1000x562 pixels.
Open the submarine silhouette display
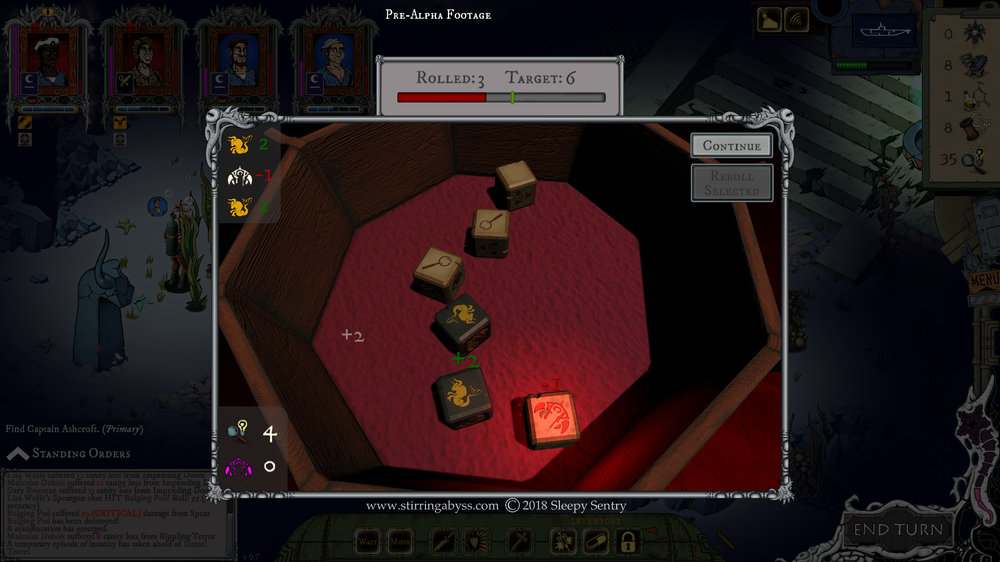pyautogui.click(x=883, y=31)
